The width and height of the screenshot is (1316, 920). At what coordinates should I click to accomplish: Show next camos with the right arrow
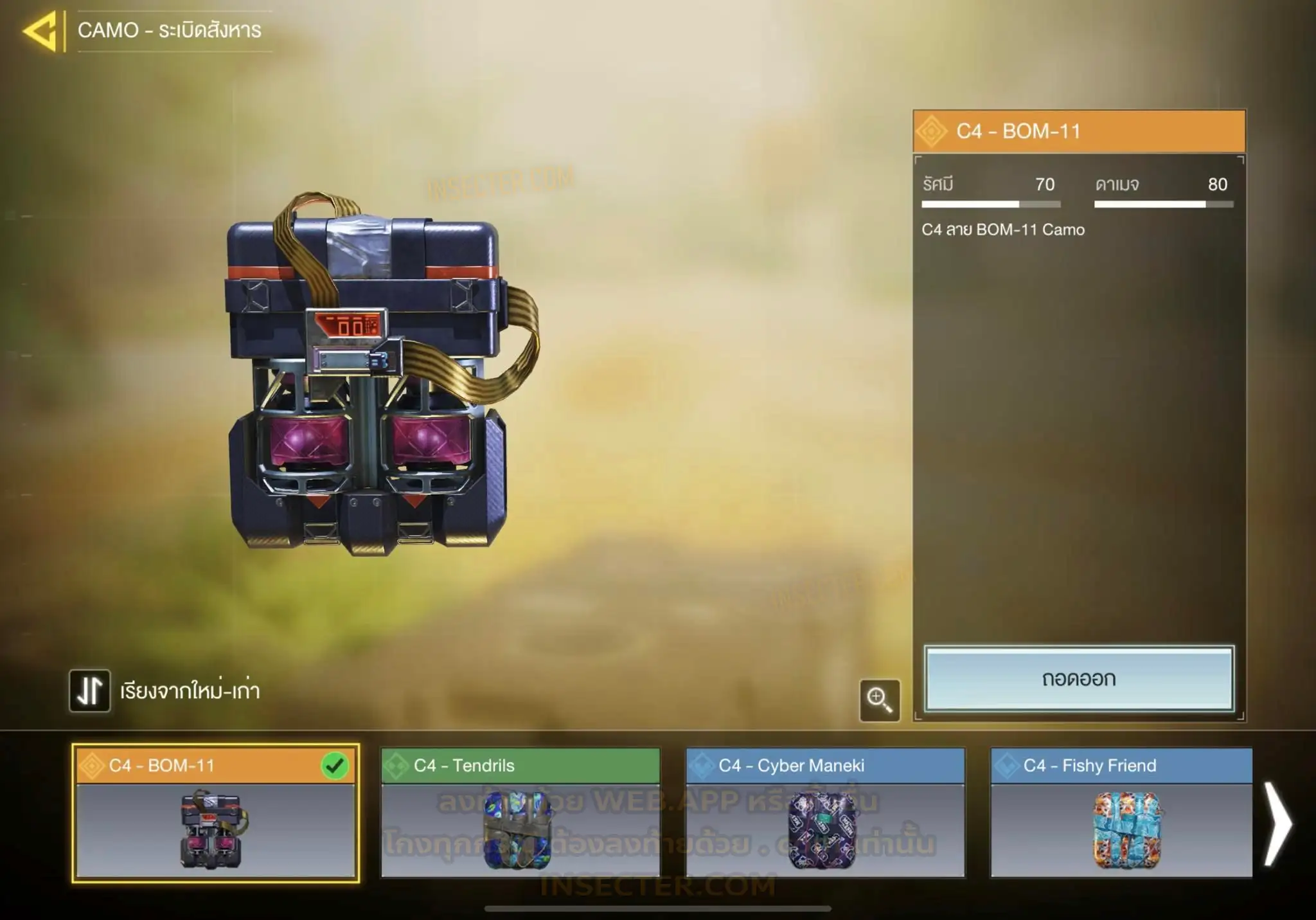(x=1278, y=824)
